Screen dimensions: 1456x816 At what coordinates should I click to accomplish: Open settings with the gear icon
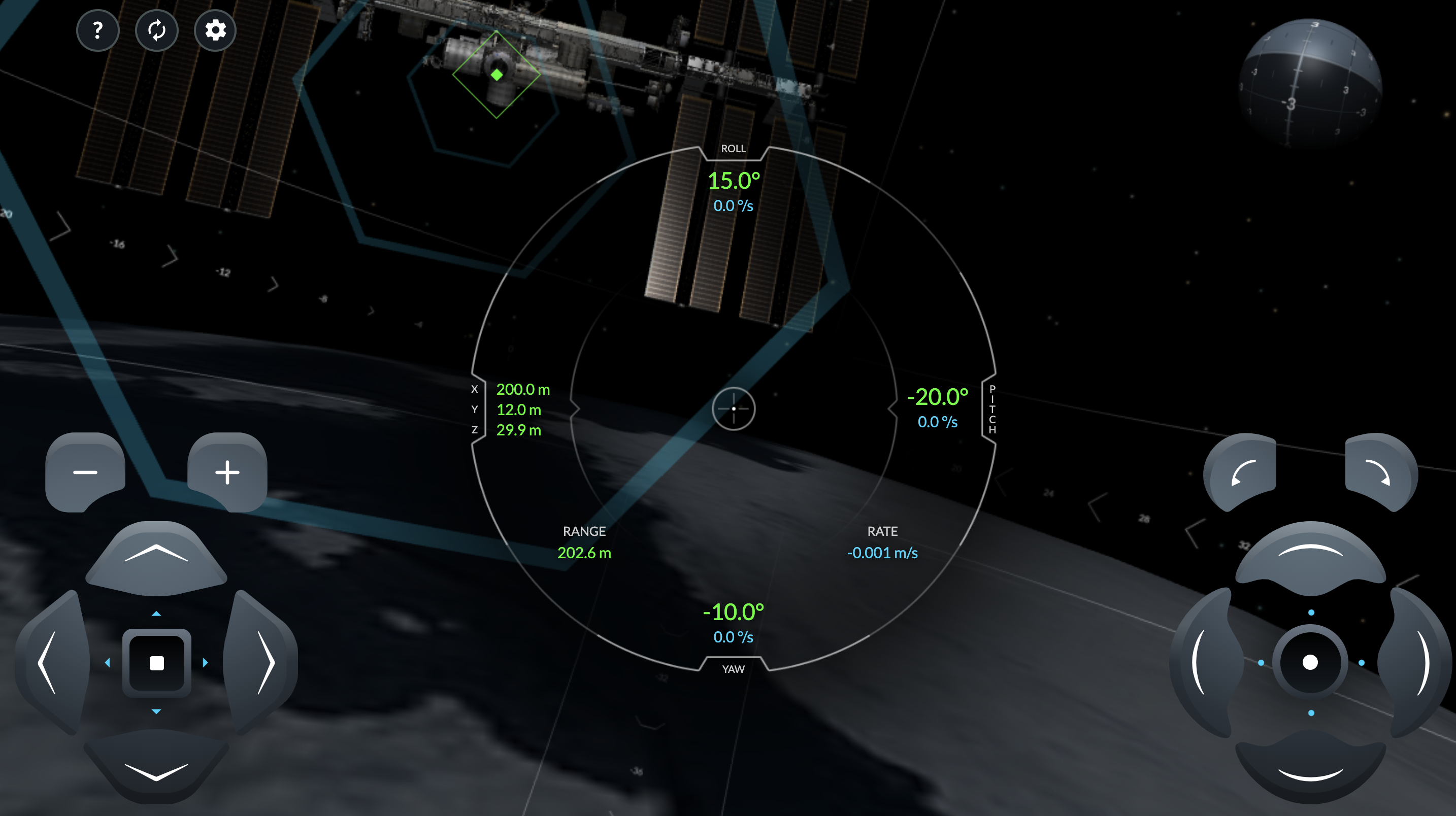[215, 30]
